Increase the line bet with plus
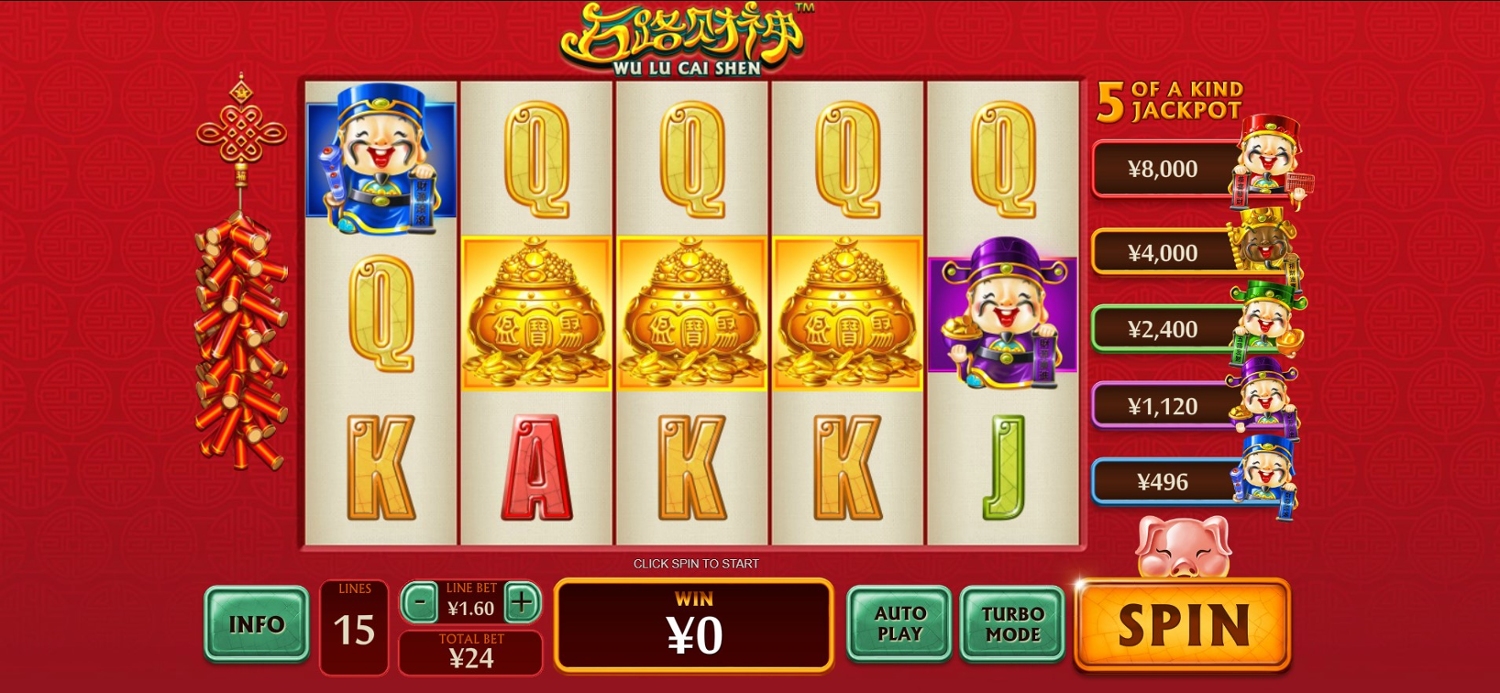This screenshot has height=693, width=1500. [521, 603]
